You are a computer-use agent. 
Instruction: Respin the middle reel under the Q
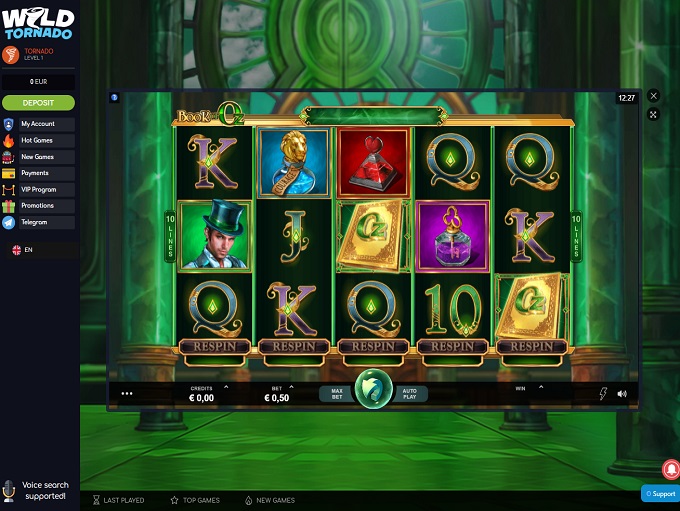pos(373,346)
